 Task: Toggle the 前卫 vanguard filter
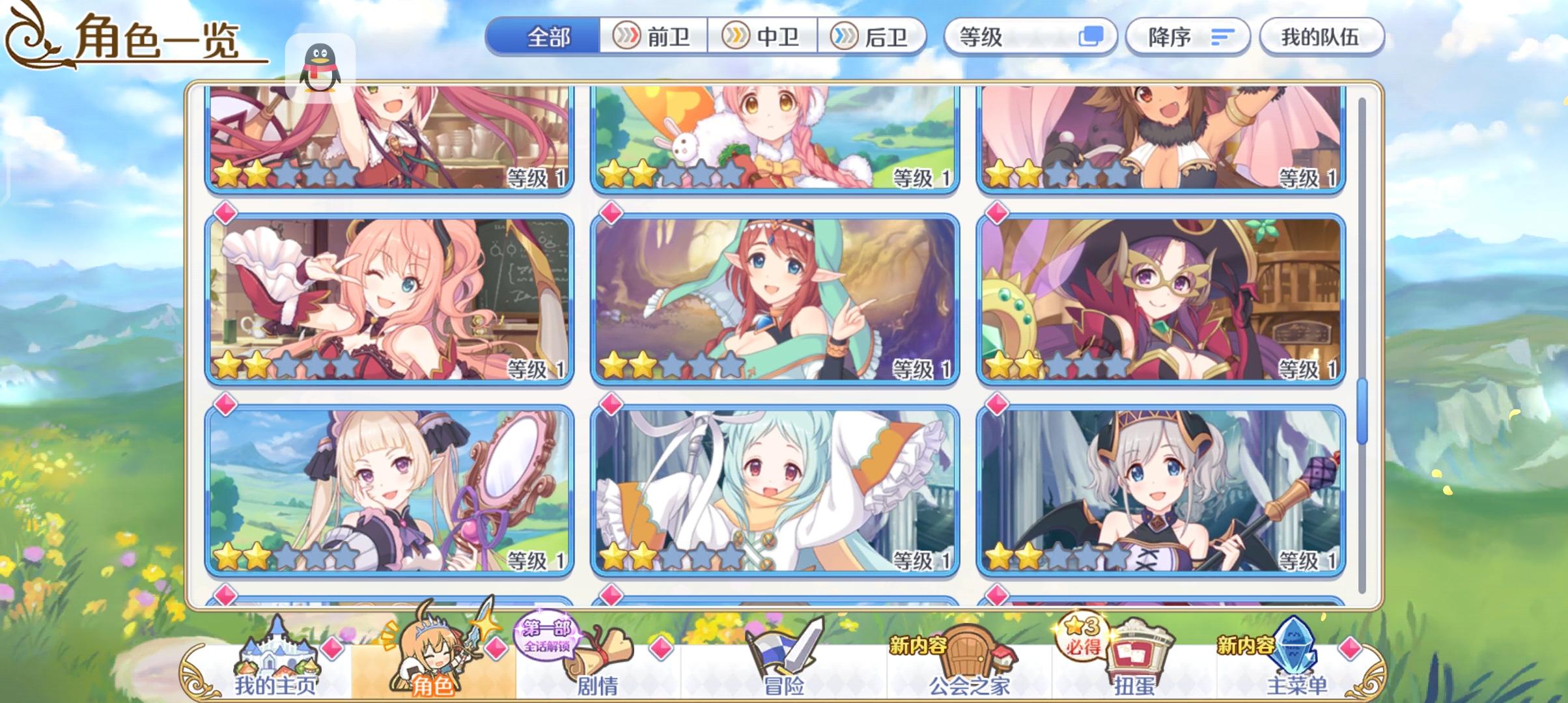point(652,37)
